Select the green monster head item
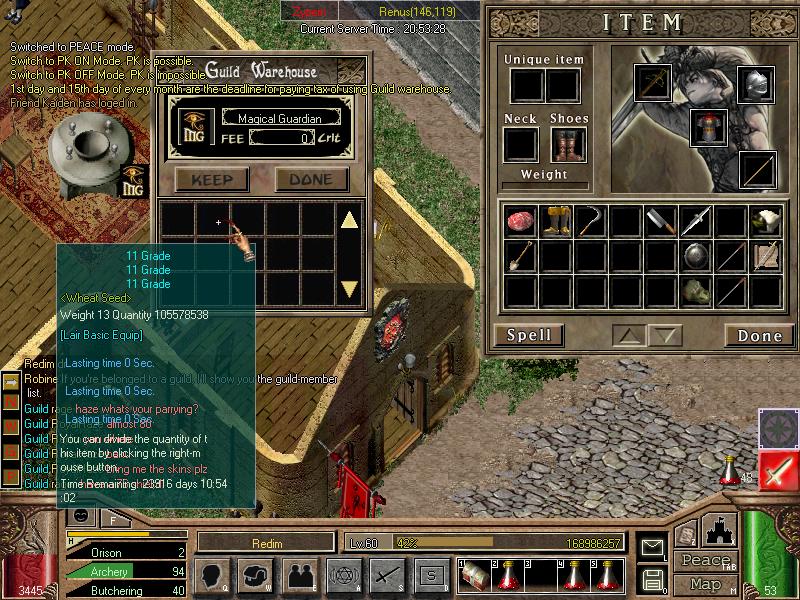 (696, 291)
